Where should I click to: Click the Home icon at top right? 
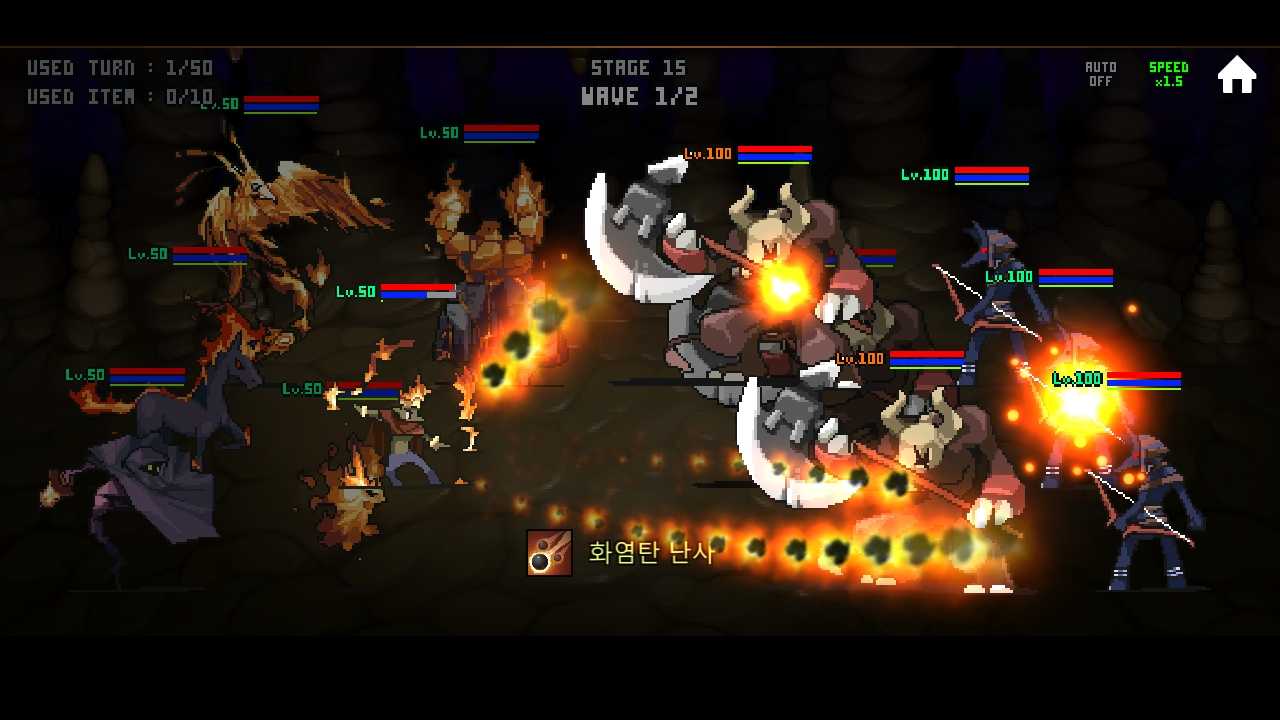1237,72
